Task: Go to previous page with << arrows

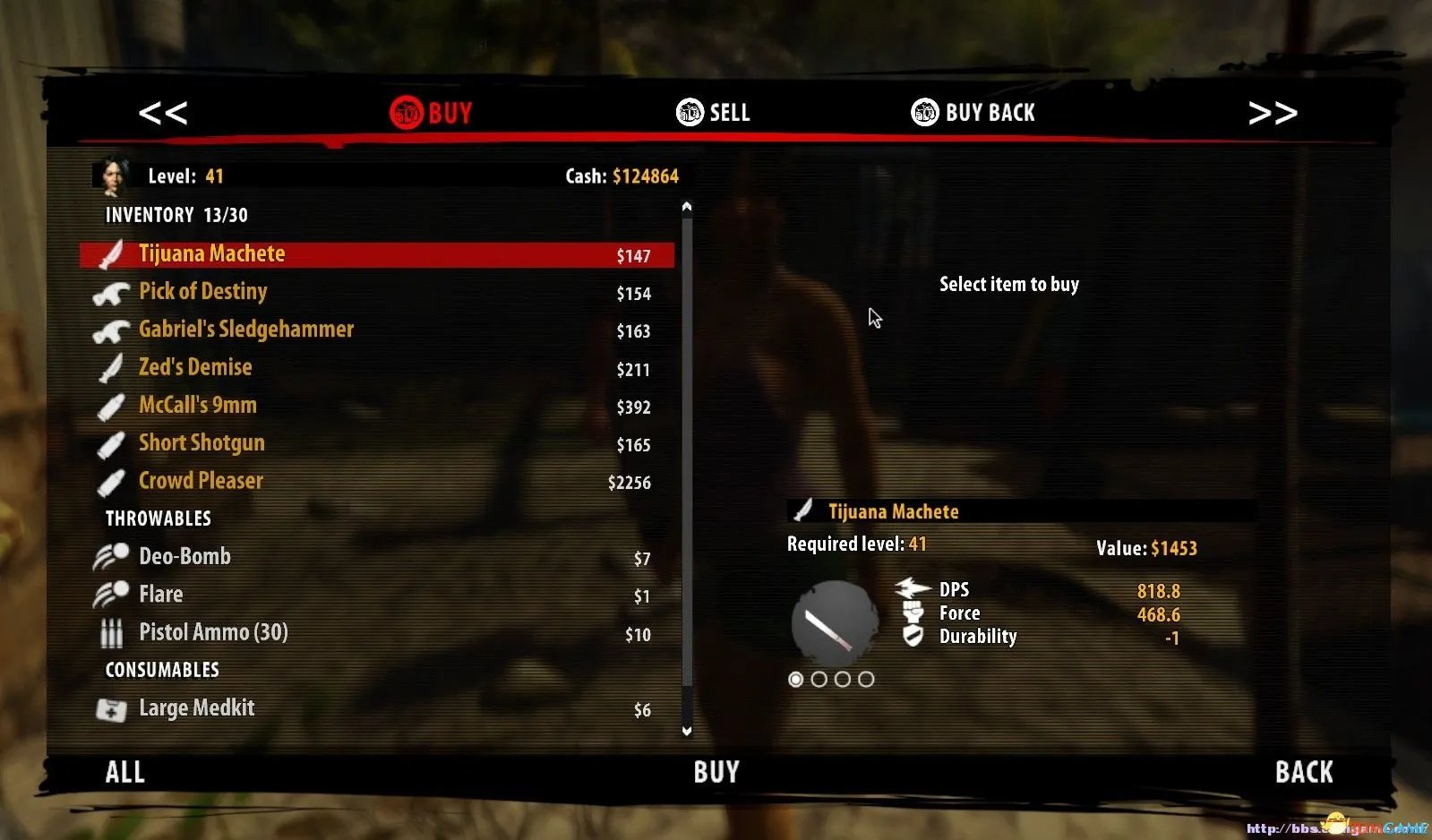Action: (163, 113)
